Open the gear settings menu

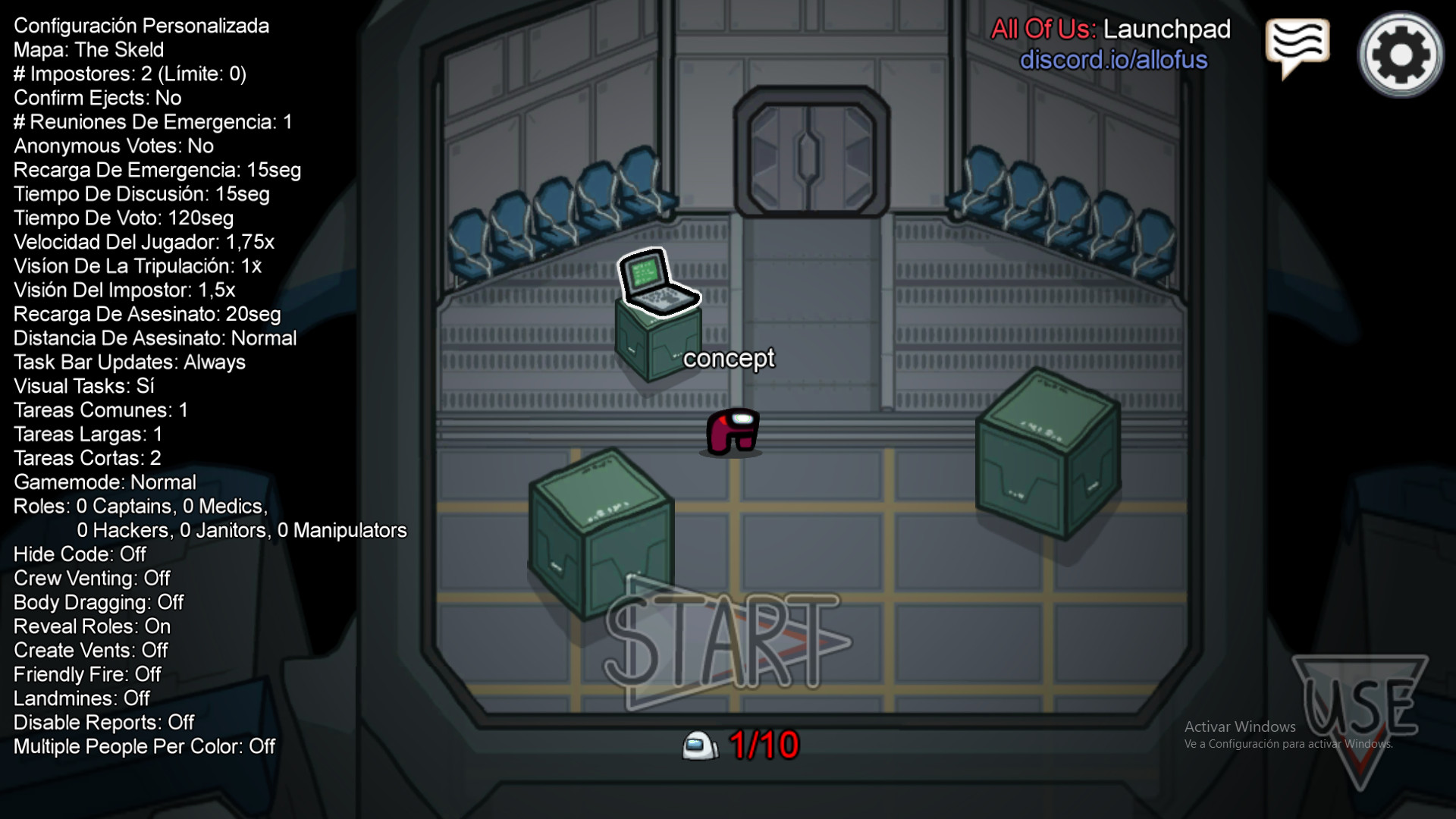coord(1400,55)
